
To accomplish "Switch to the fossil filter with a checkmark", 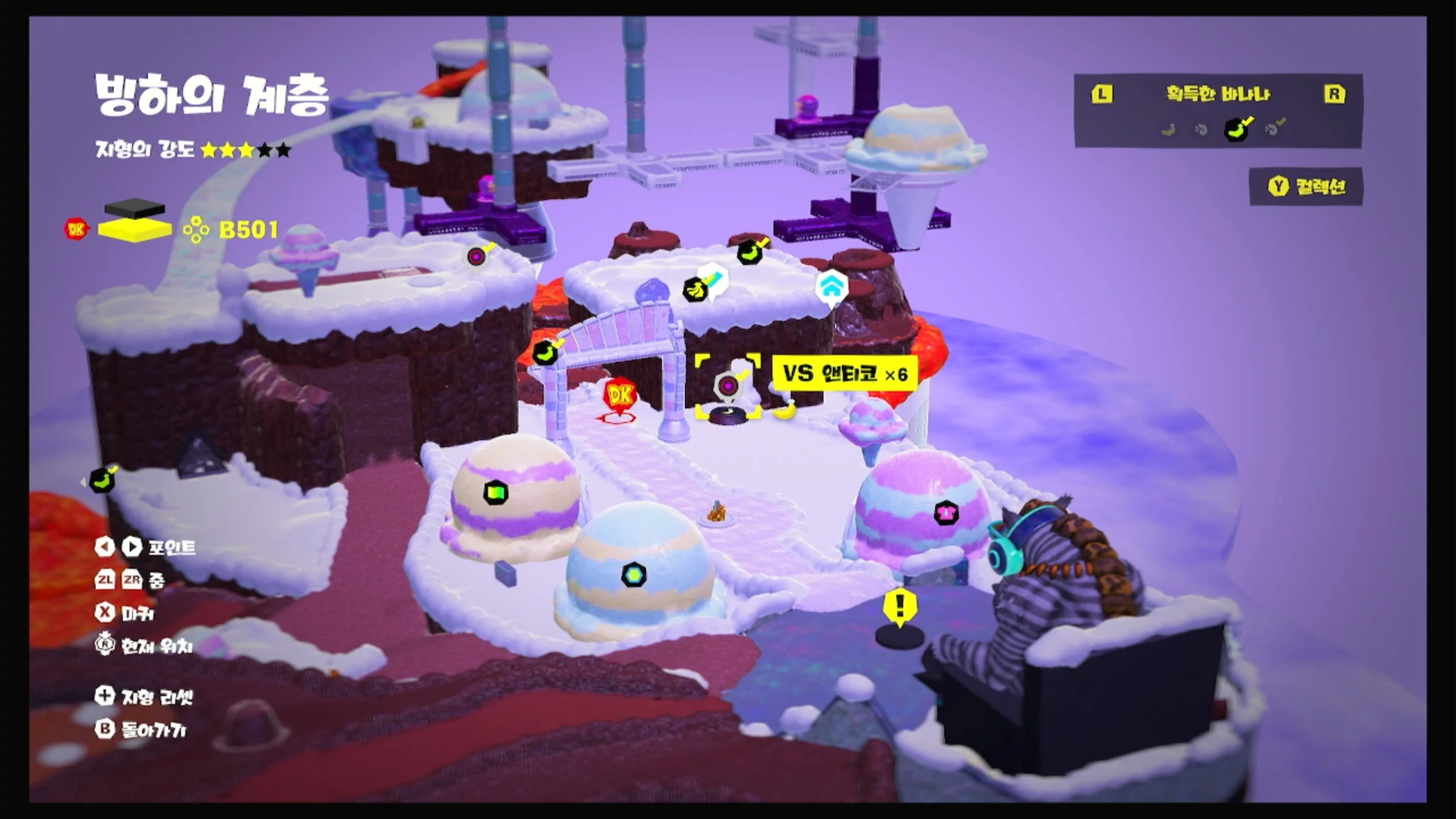I will (x=1273, y=129).
